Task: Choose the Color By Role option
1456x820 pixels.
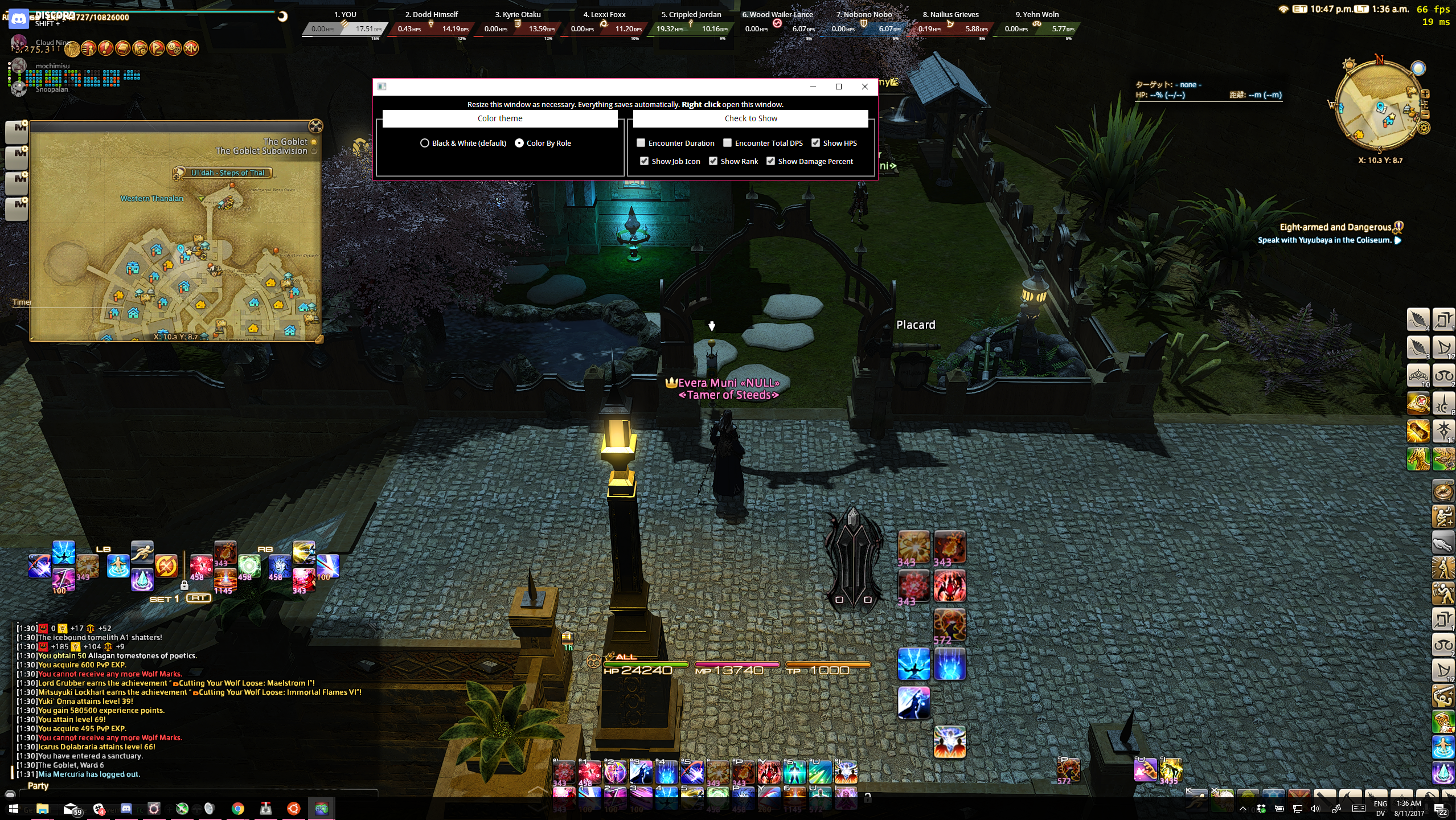Action: coord(519,143)
